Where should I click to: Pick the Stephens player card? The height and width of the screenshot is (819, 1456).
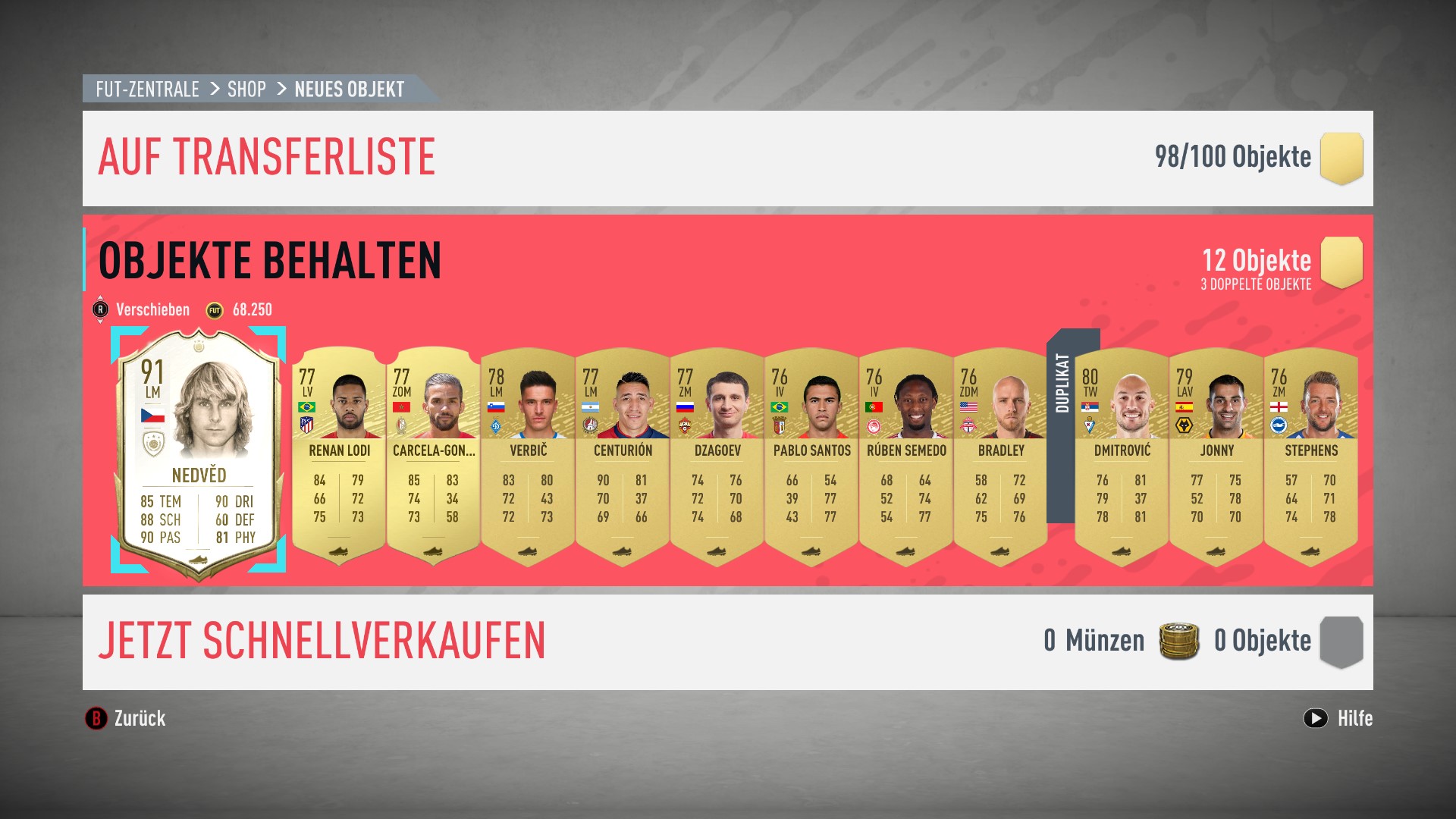point(1310,455)
